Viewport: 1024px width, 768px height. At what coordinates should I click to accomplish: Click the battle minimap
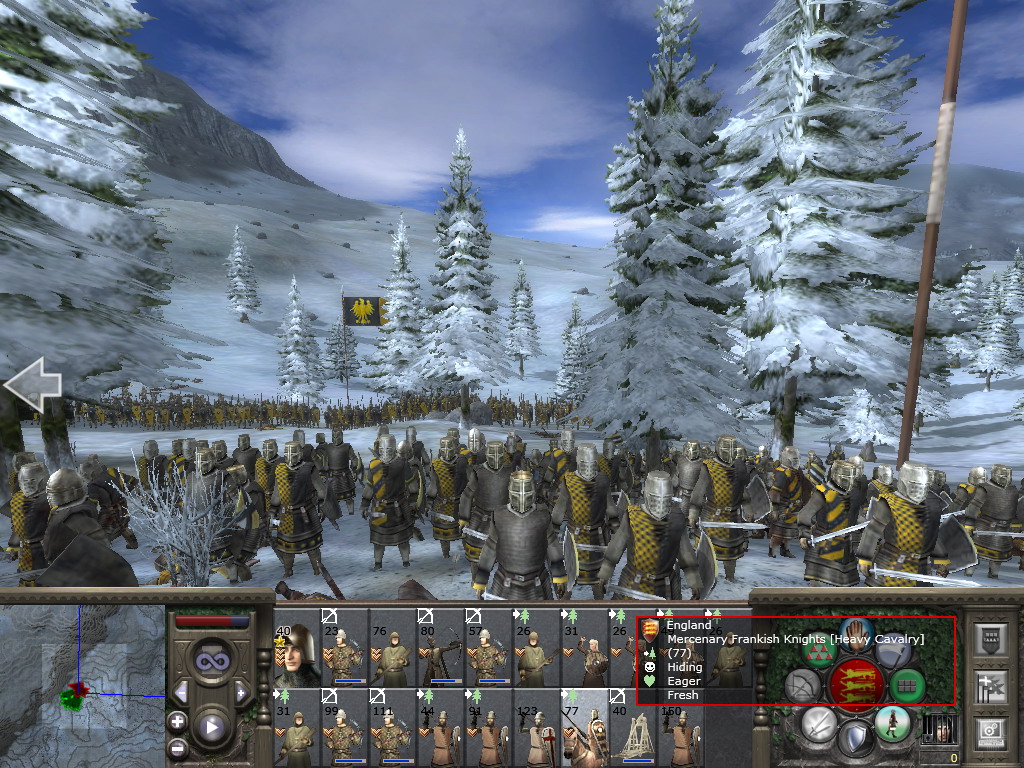click(x=82, y=686)
